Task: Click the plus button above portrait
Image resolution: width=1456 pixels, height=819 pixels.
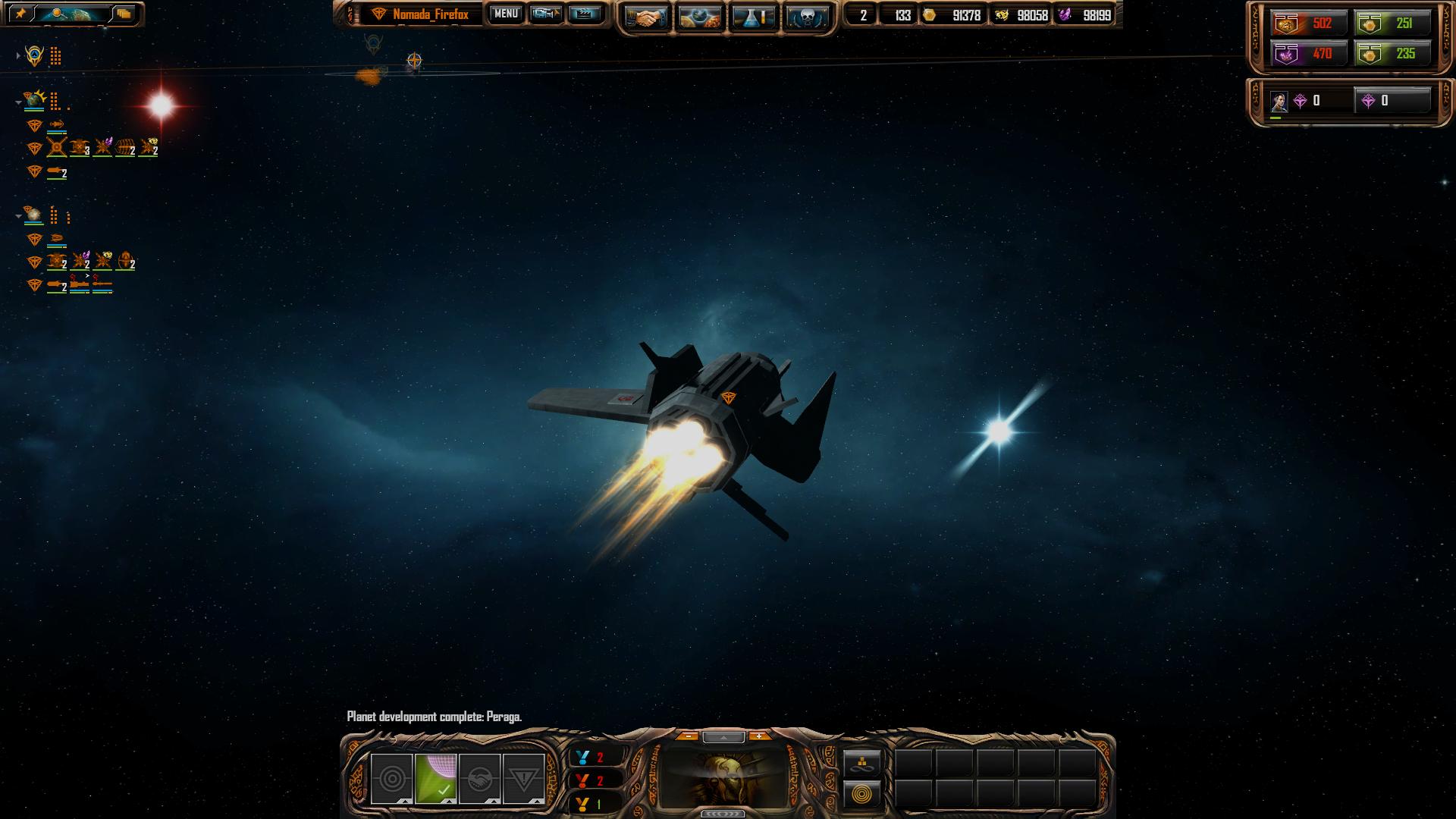Action: coord(758,736)
